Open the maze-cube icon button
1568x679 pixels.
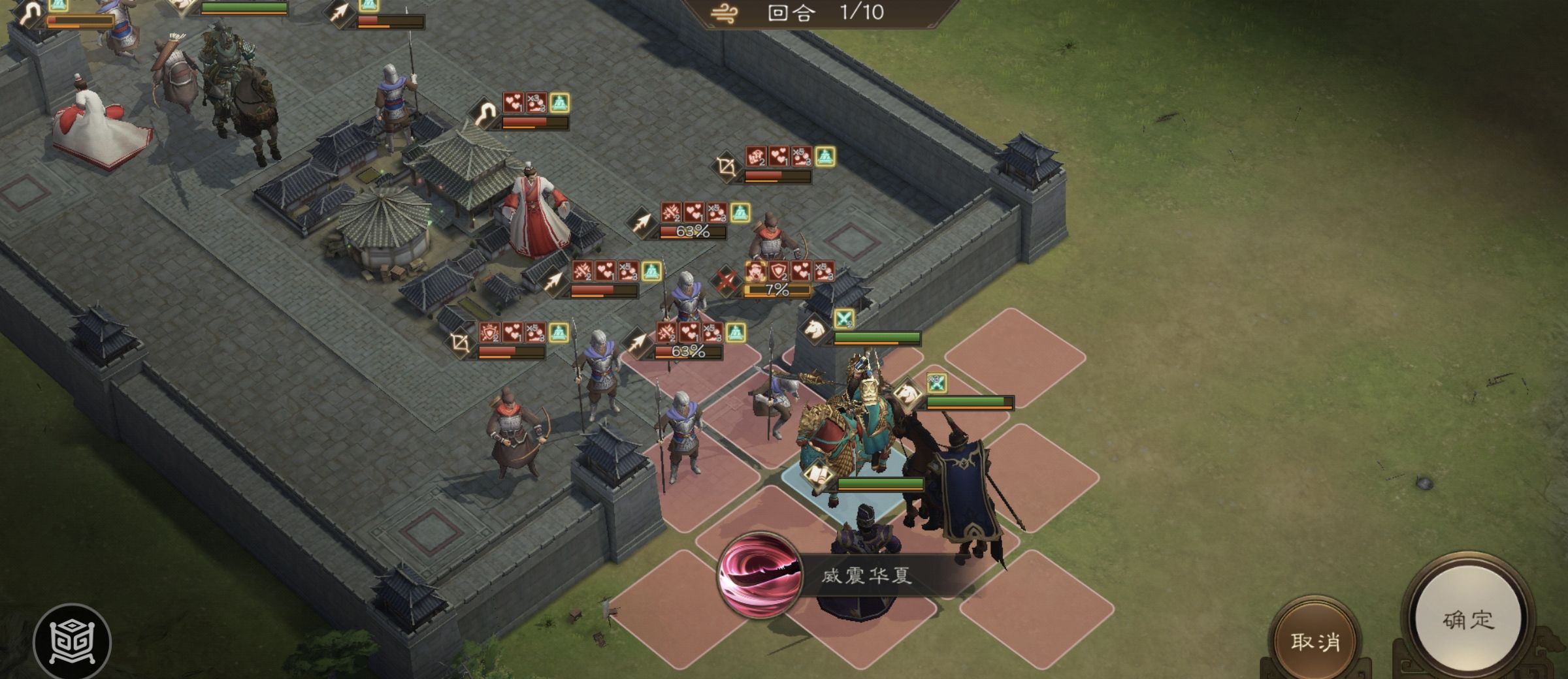[72, 642]
